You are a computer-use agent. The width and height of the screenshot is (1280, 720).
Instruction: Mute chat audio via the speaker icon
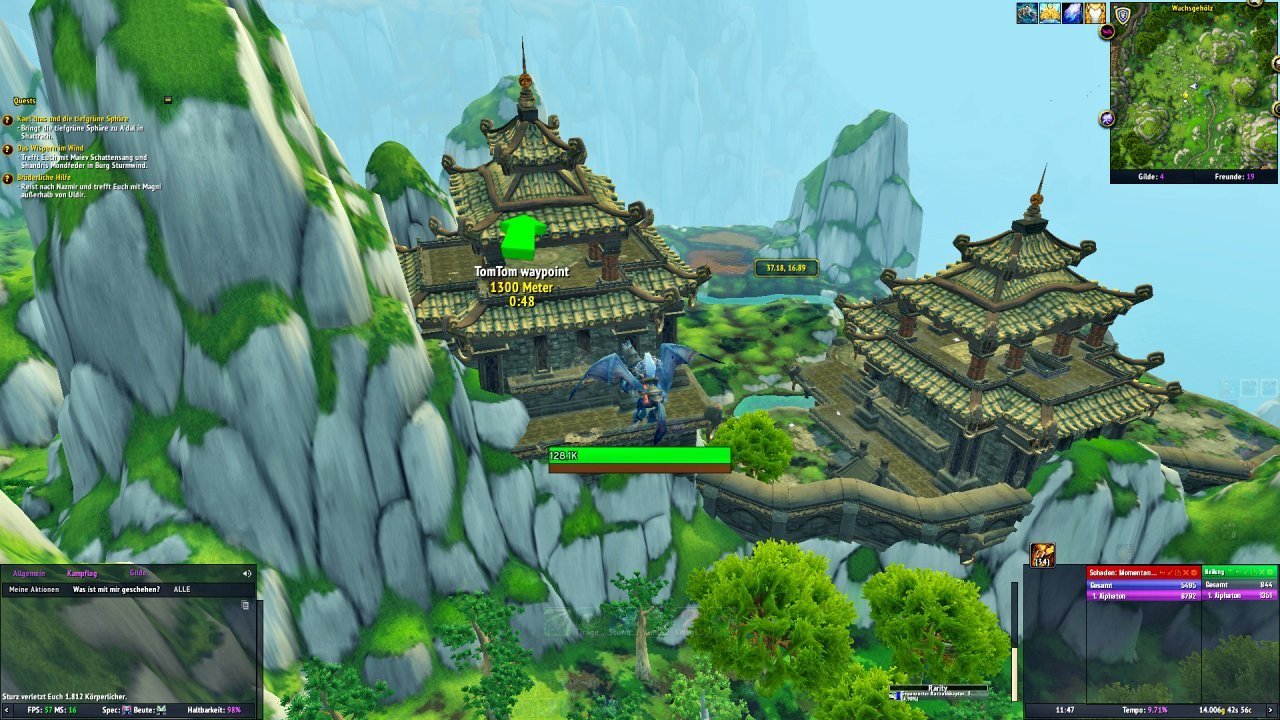[246, 574]
